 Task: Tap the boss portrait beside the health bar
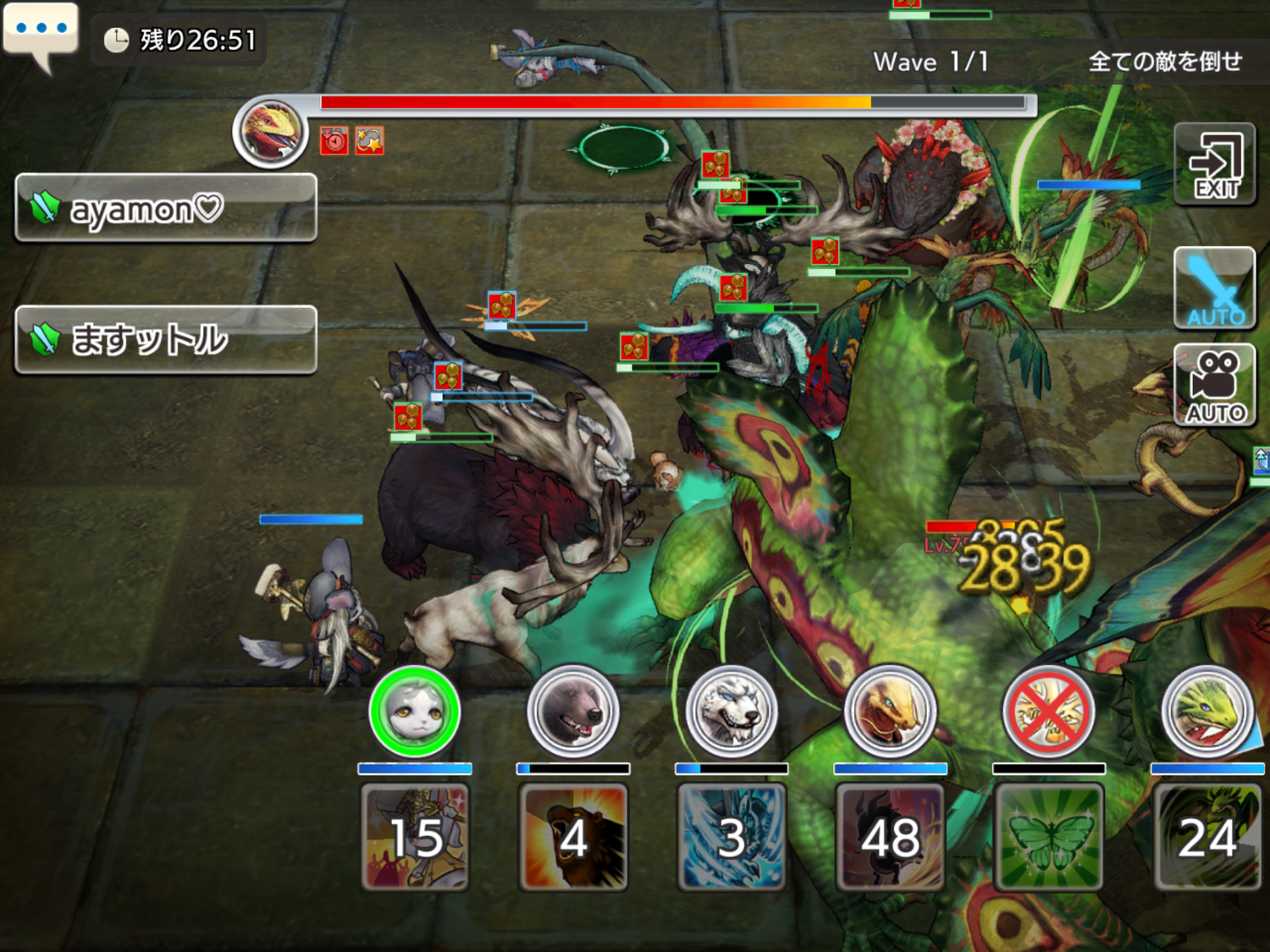pyautogui.click(x=271, y=131)
